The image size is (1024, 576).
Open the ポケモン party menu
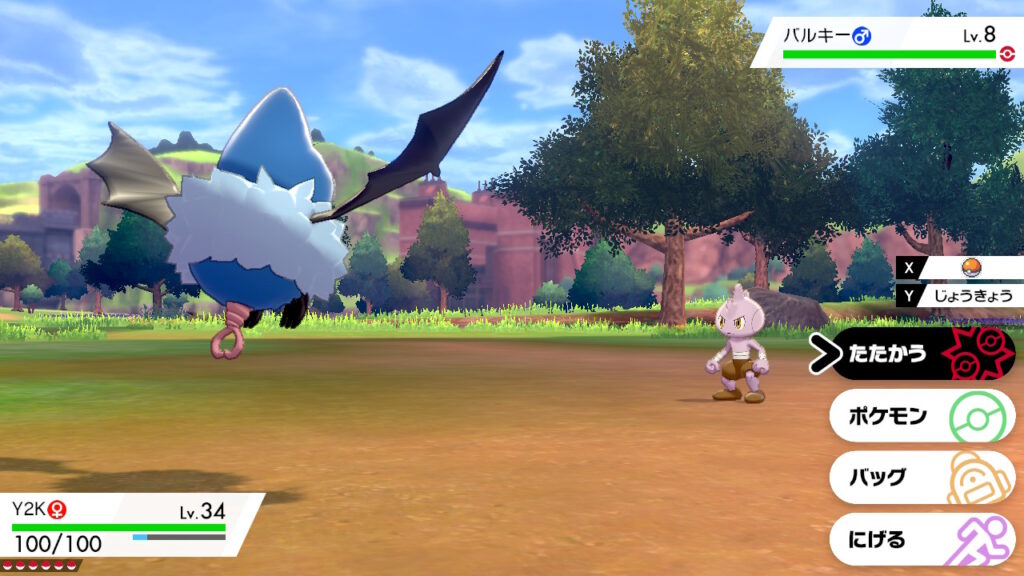tap(920, 415)
